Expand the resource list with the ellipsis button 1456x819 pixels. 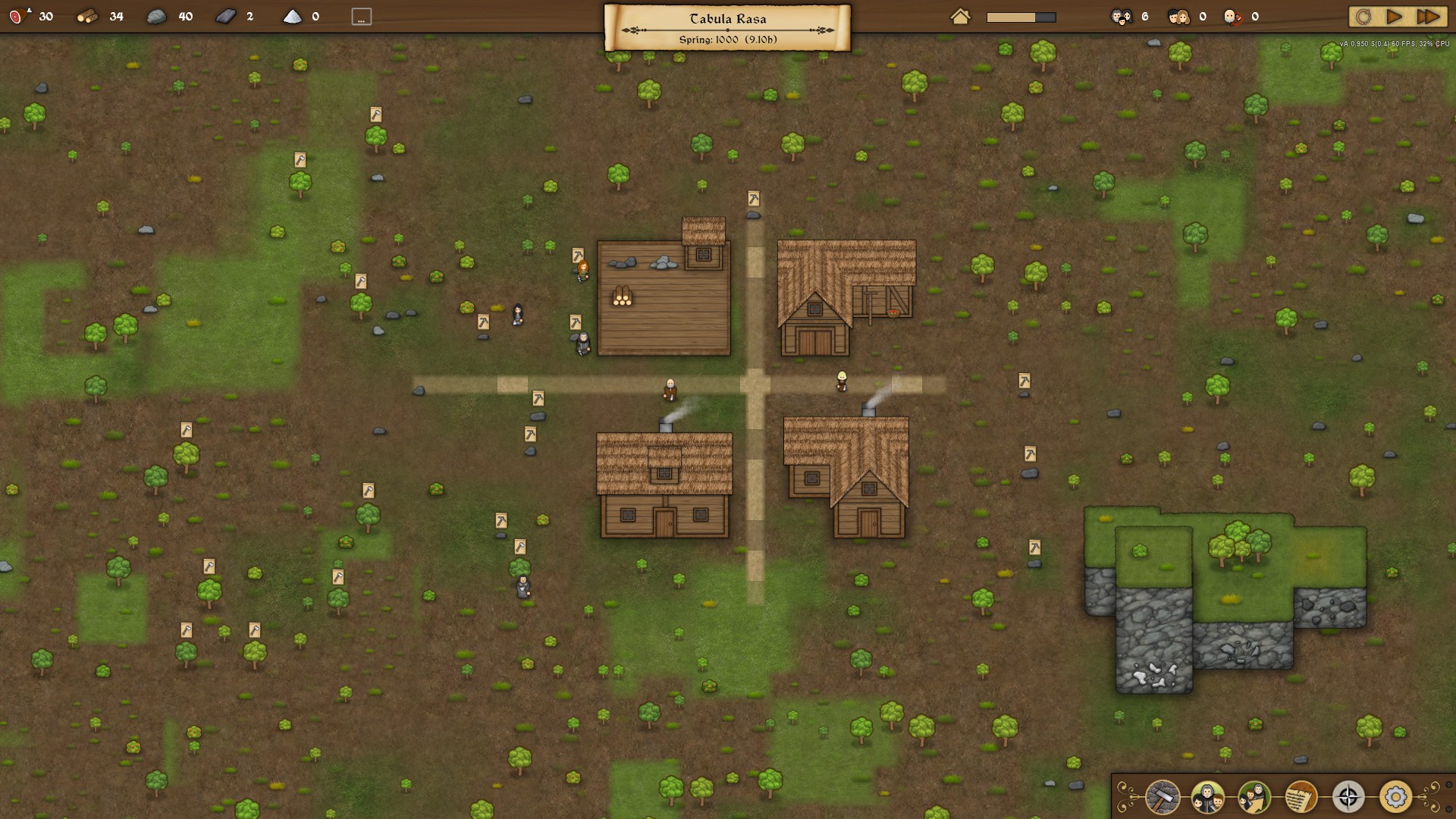point(362,17)
